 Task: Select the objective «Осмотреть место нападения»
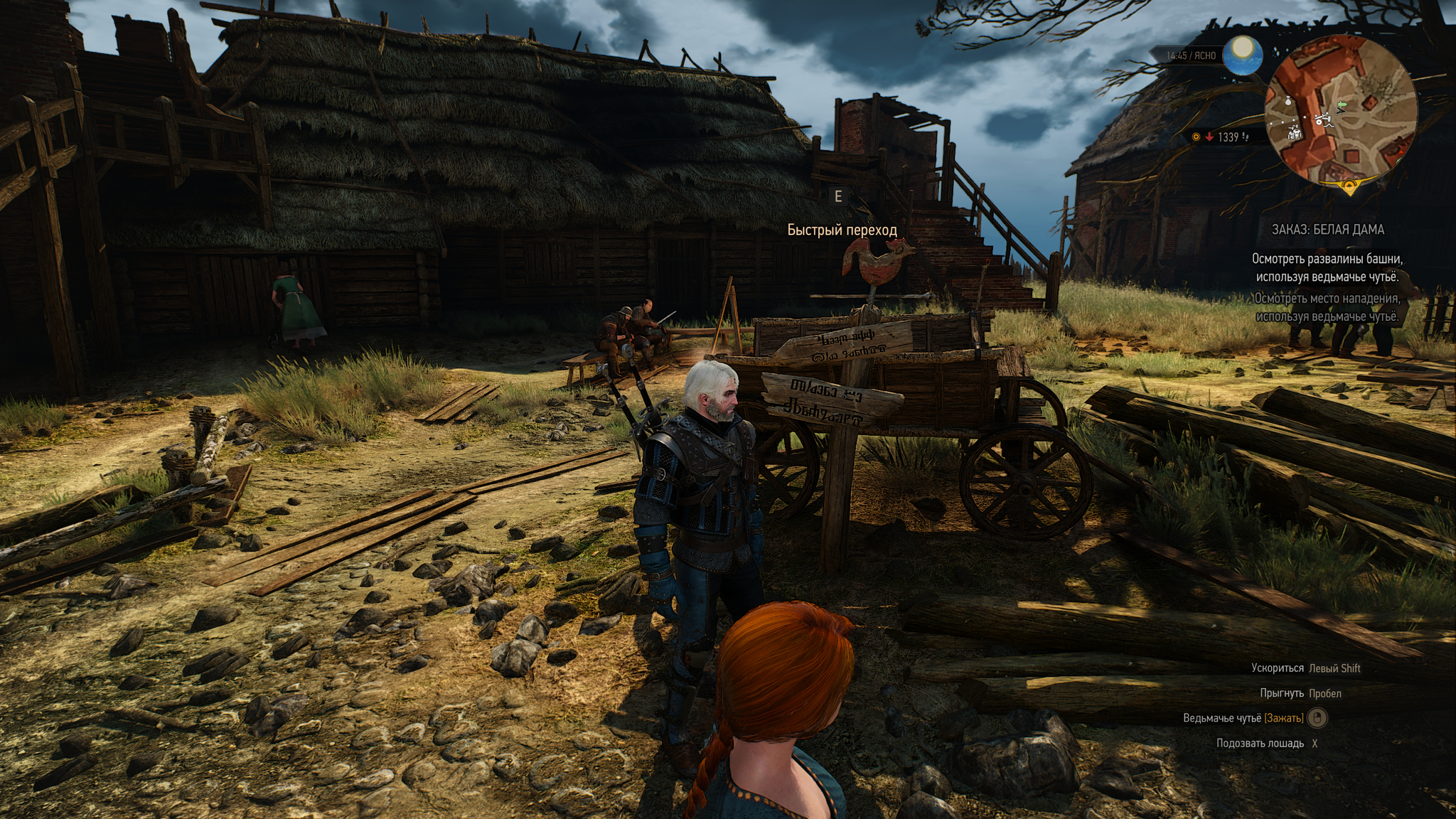(1327, 307)
